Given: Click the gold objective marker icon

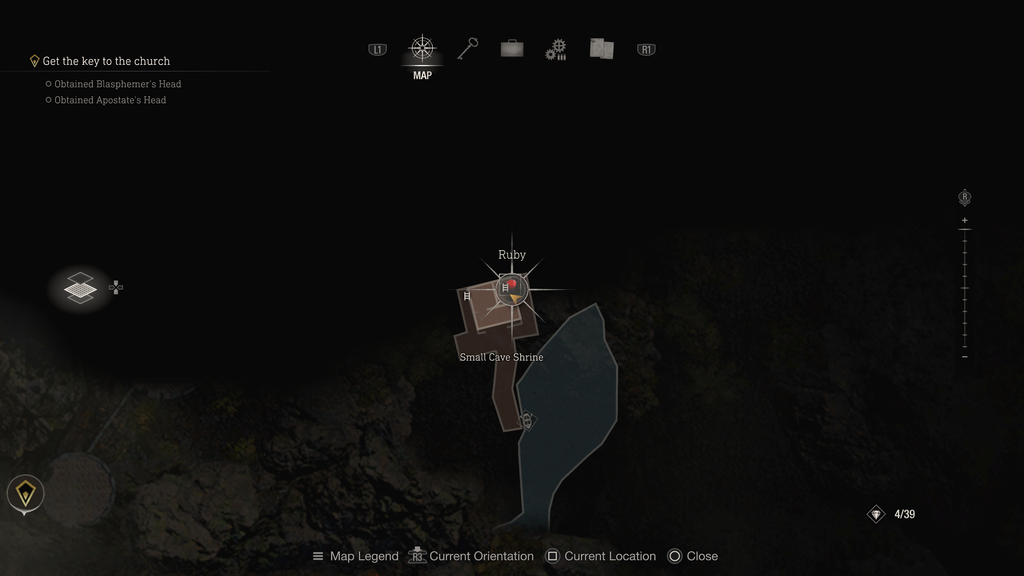Looking at the screenshot, I should 25,493.
